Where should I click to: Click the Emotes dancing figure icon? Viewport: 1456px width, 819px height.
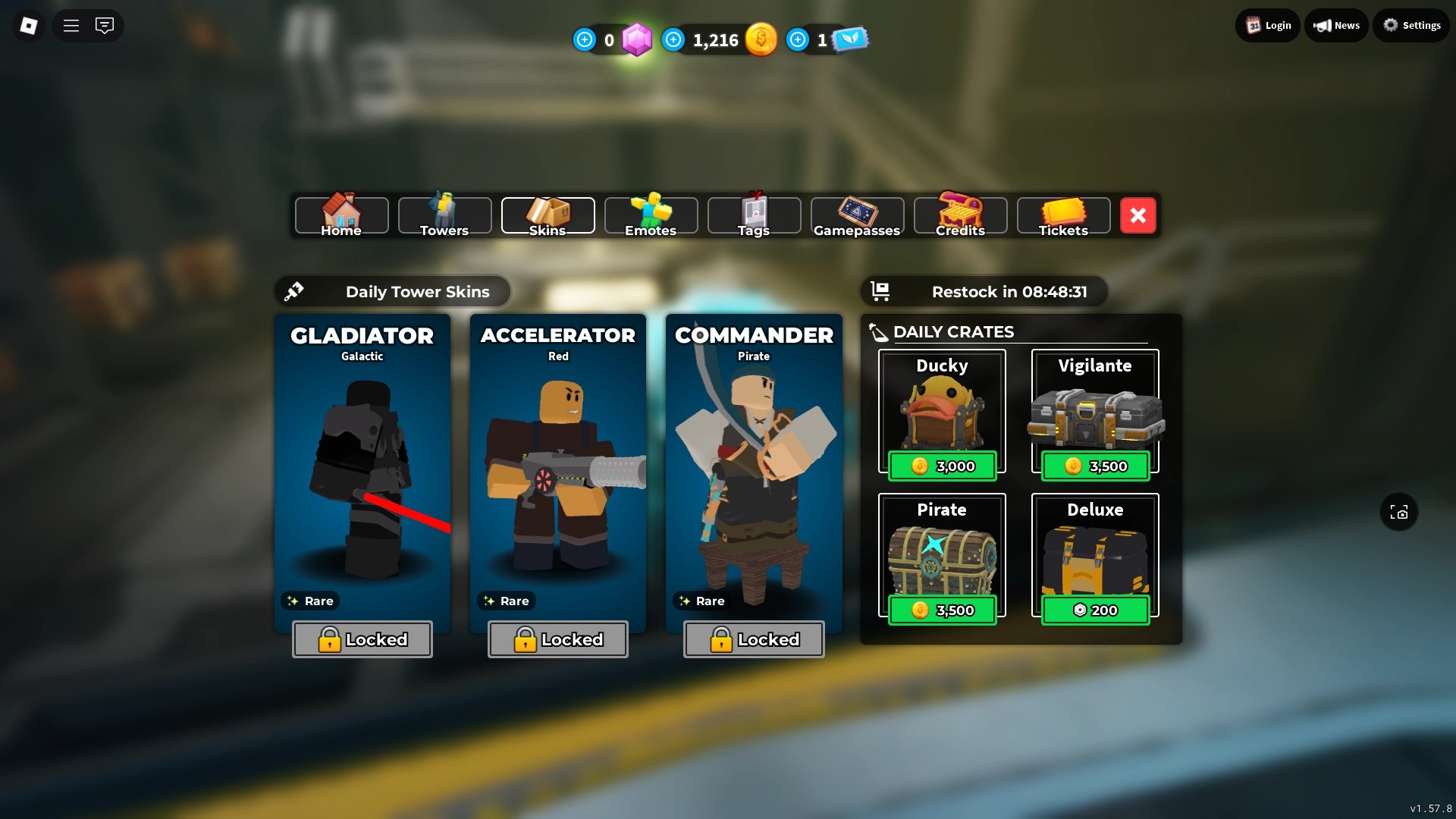coord(651,210)
